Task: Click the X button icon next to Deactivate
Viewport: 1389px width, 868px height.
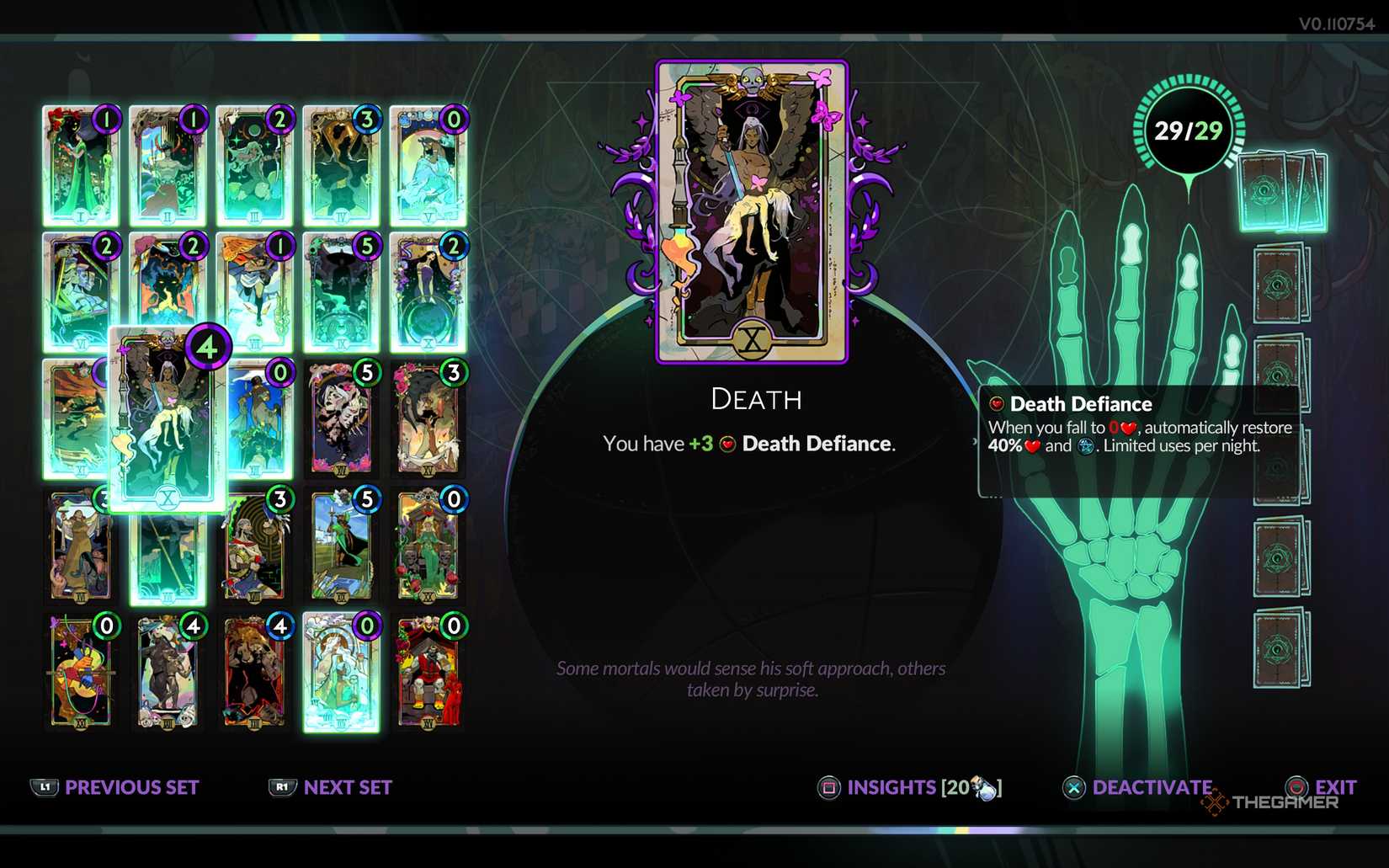Action: click(1073, 788)
